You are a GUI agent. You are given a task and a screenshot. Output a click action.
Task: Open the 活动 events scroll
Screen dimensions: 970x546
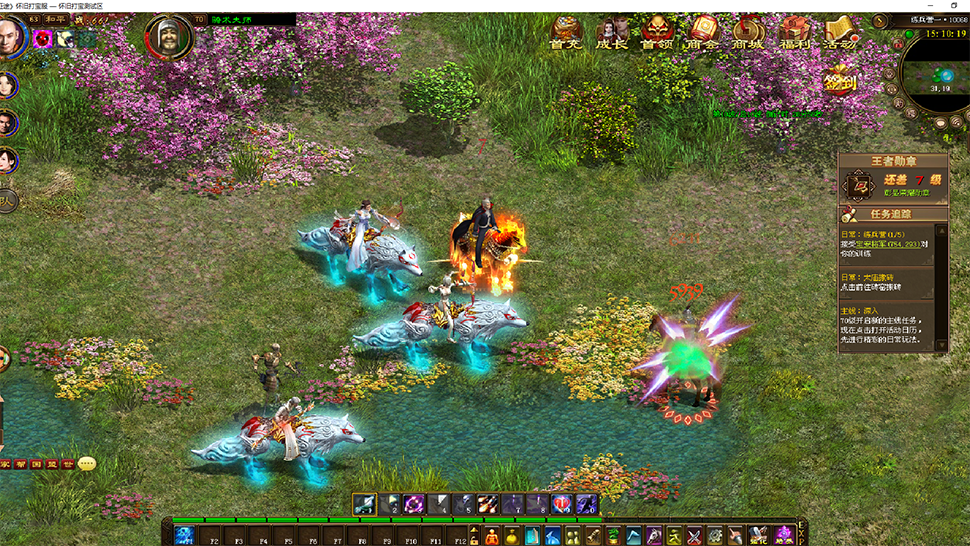(x=839, y=31)
